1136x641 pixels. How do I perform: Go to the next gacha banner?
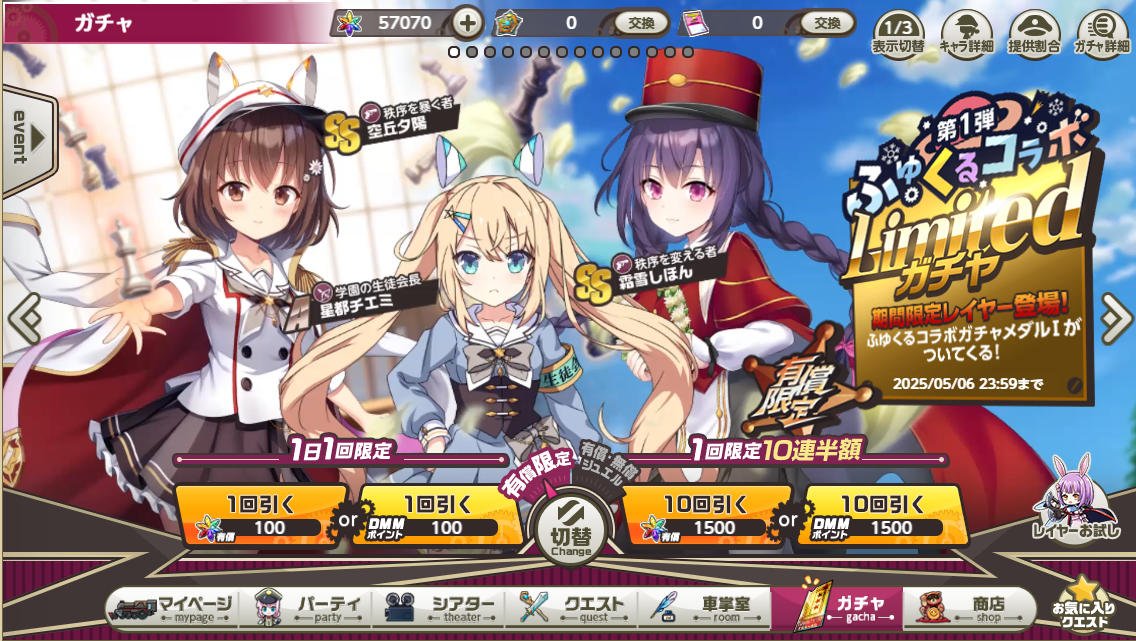pos(1114,318)
